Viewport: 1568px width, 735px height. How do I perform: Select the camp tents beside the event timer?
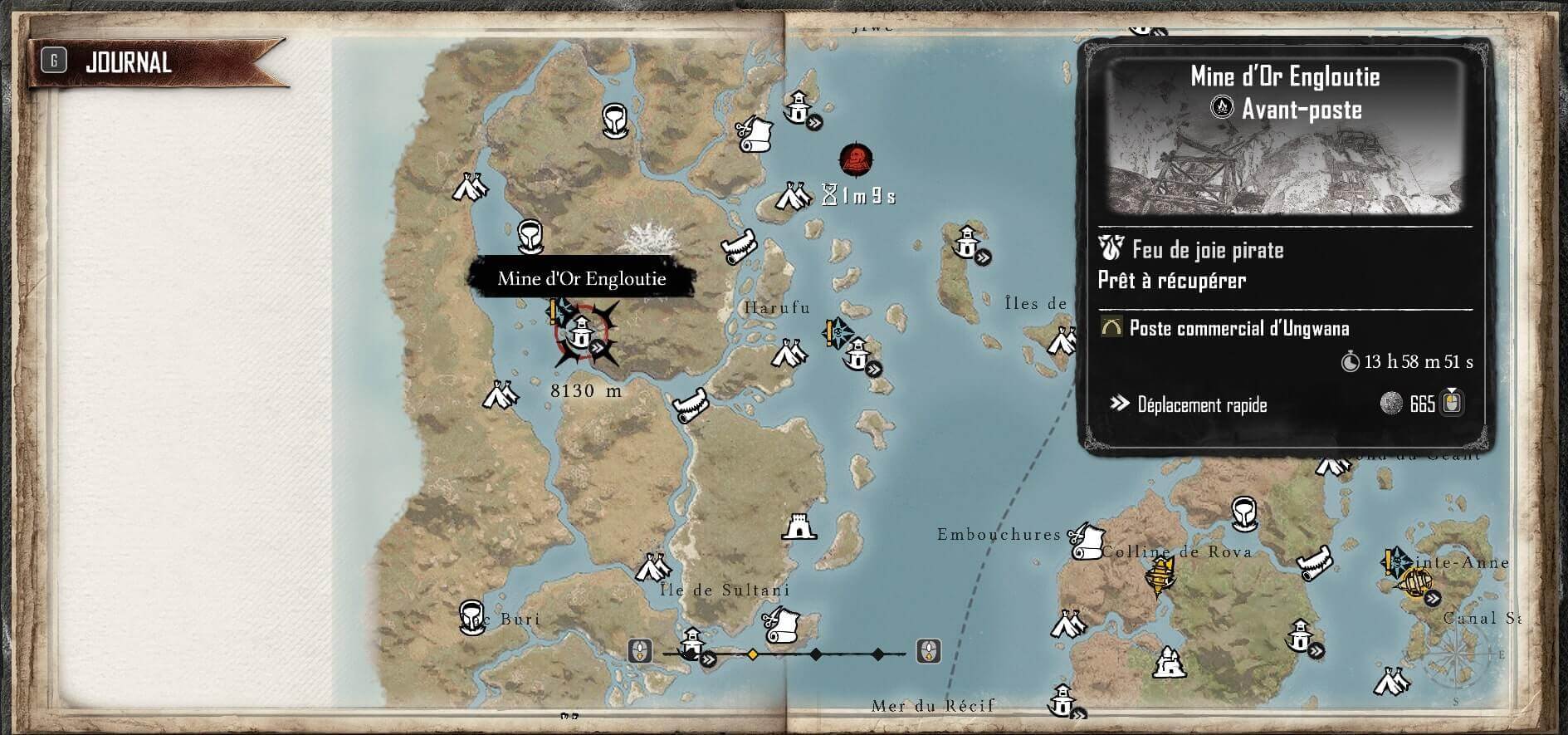click(x=792, y=196)
